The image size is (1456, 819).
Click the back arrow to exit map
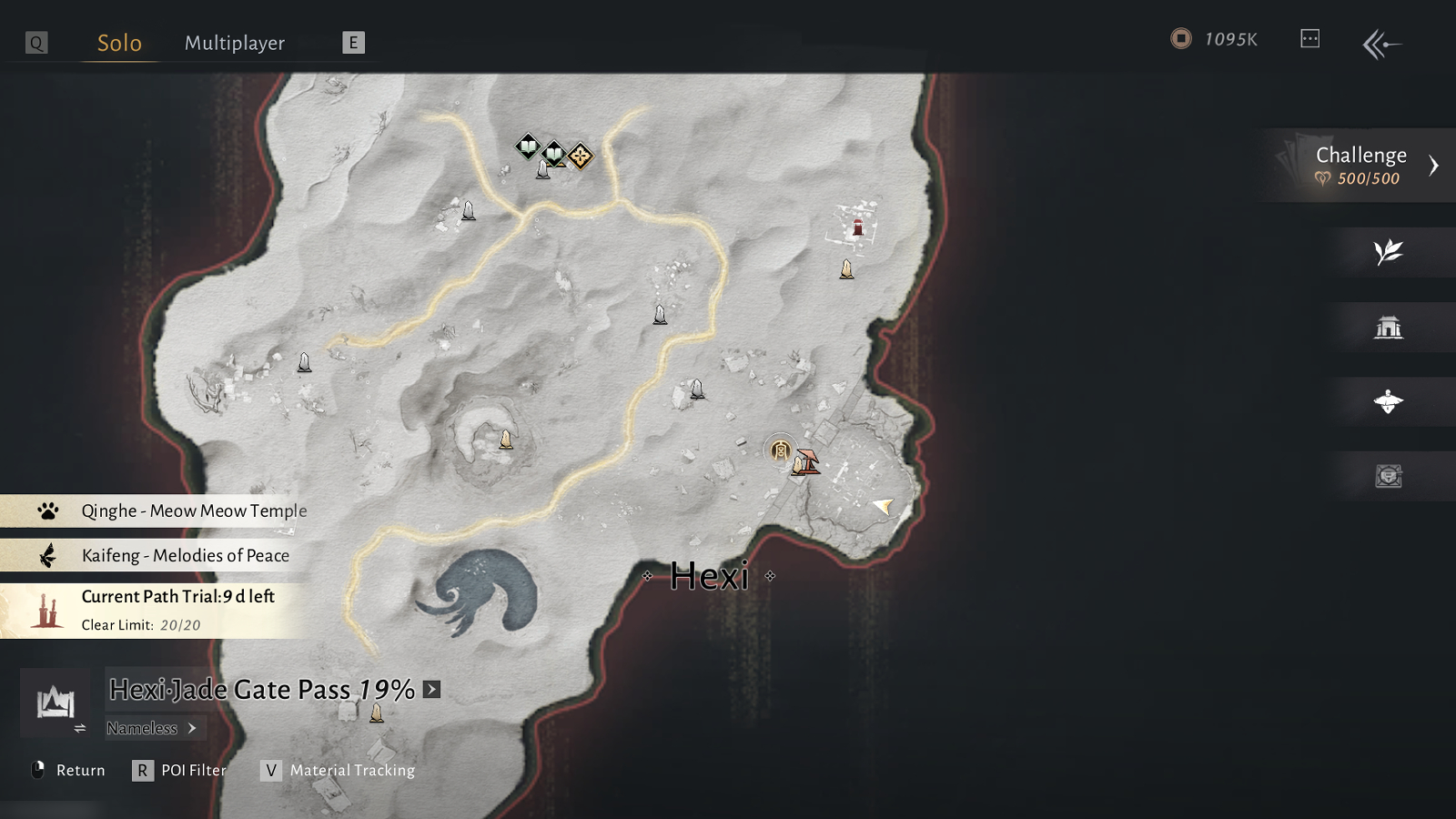click(1381, 43)
